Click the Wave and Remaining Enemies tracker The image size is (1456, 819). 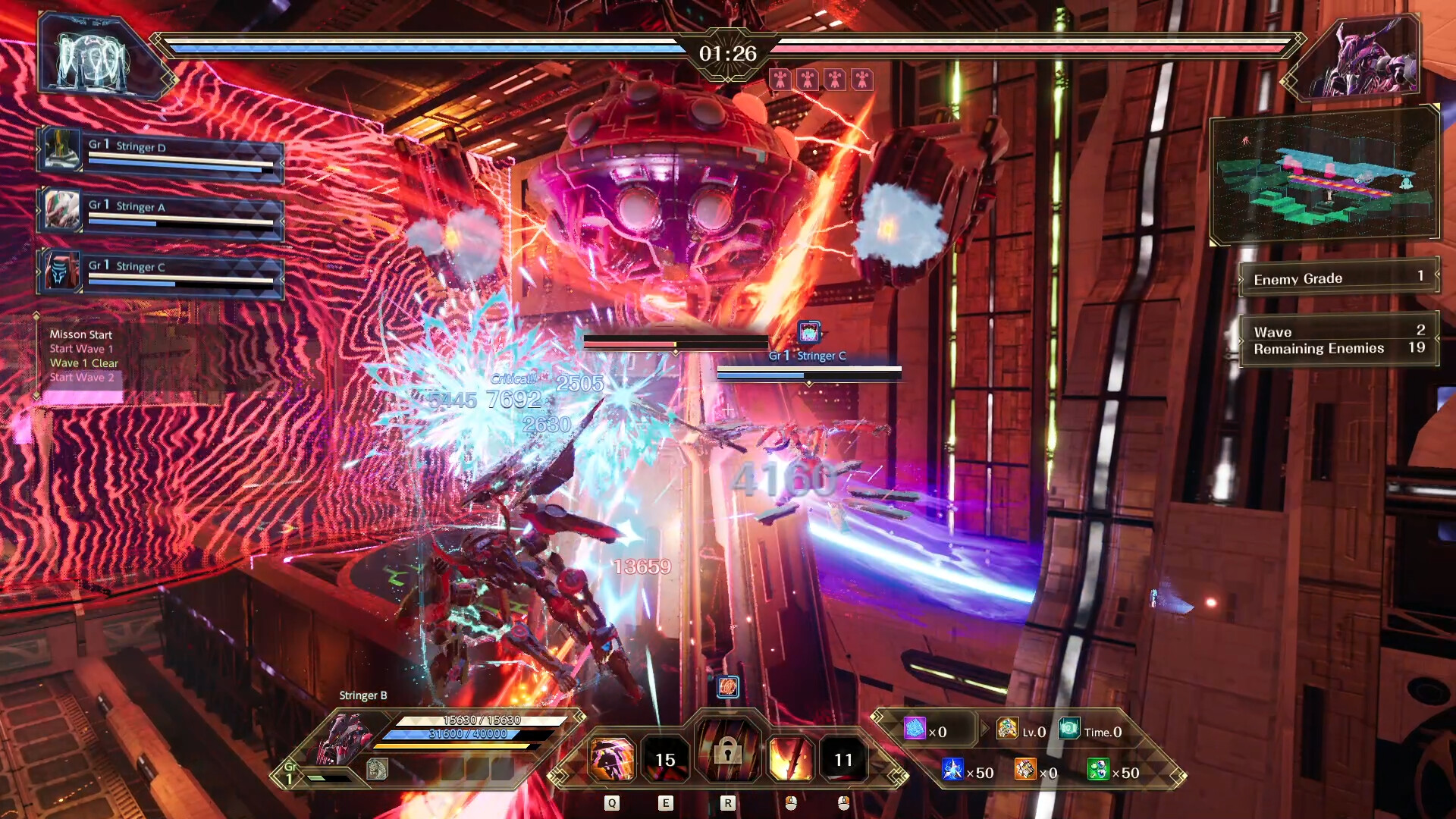point(1338,340)
